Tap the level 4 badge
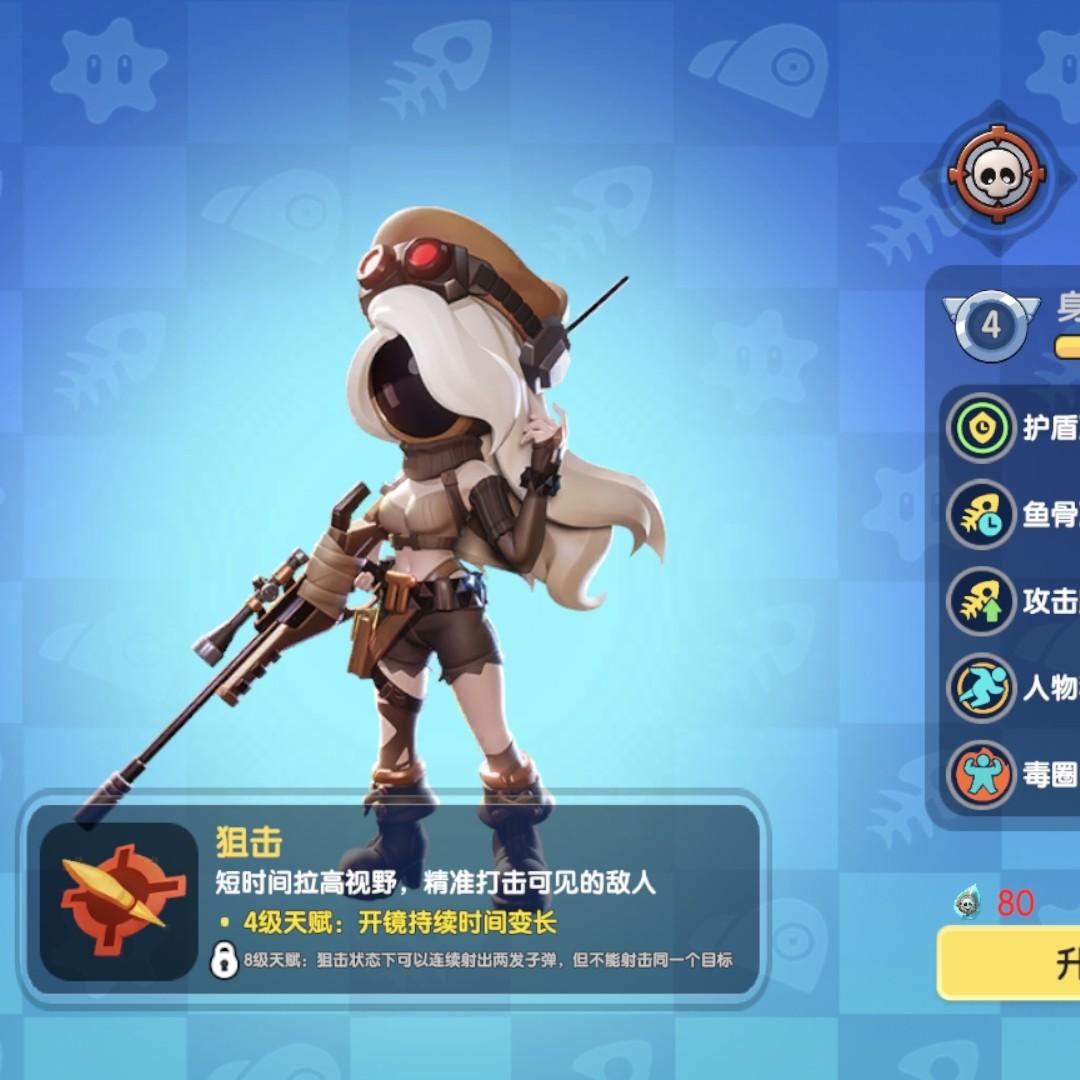The image size is (1080, 1080). (990, 324)
